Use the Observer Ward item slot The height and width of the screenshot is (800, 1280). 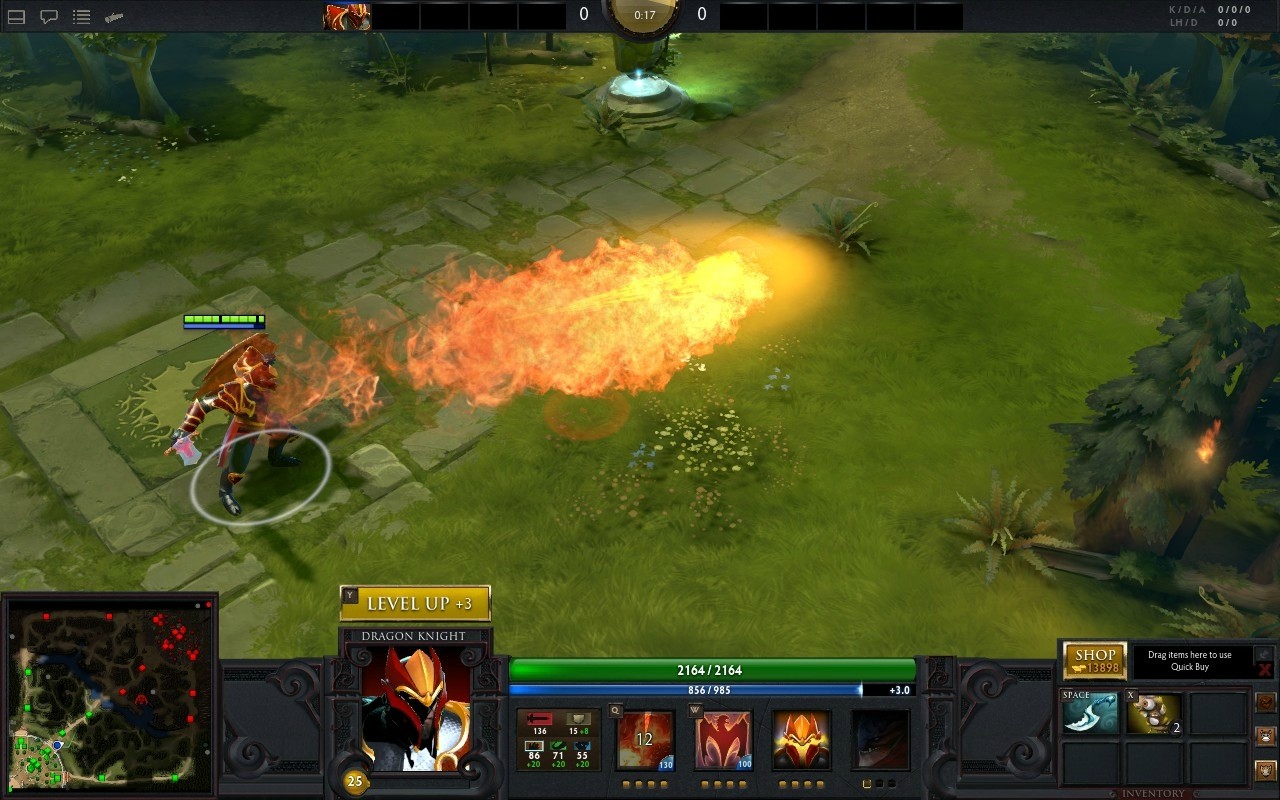tap(1154, 714)
